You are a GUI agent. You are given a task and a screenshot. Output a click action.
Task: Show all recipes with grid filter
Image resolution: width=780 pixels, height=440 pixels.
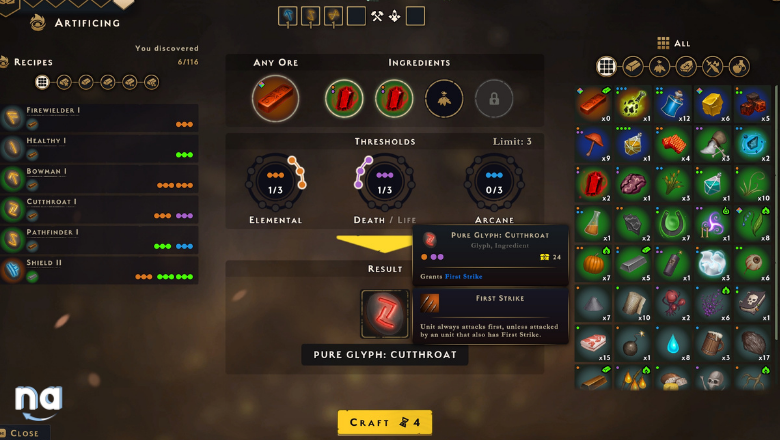point(42,82)
